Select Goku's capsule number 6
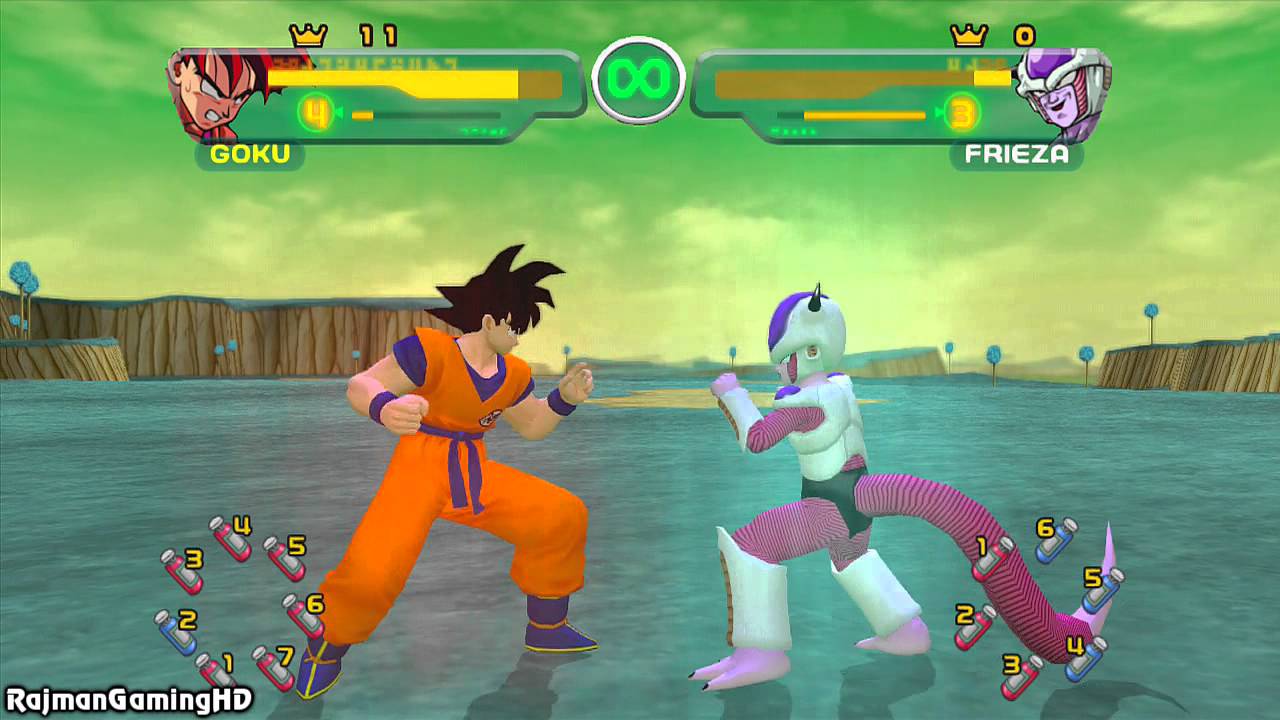The image size is (1280, 720). click(304, 614)
